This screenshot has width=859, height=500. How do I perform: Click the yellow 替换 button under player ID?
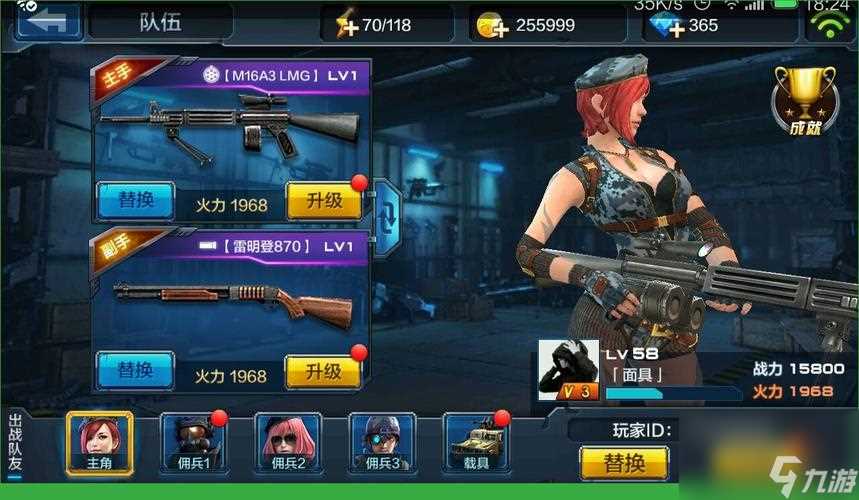click(624, 463)
